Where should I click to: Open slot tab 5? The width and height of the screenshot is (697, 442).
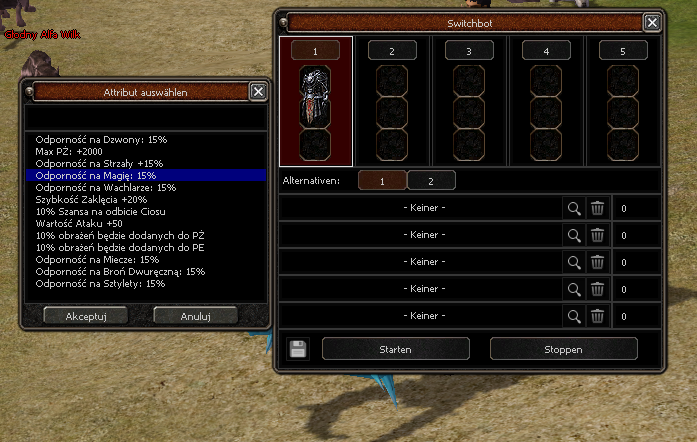coord(623,50)
